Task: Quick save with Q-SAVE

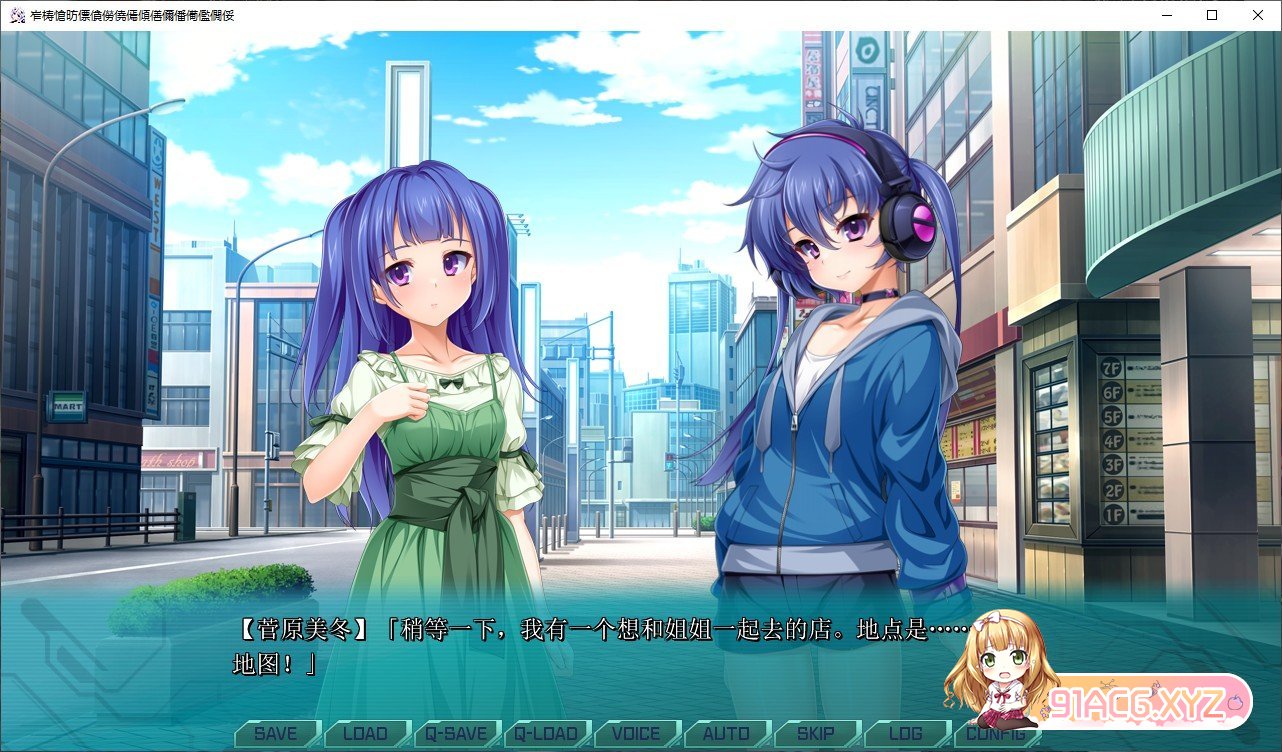Action: pos(455,734)
